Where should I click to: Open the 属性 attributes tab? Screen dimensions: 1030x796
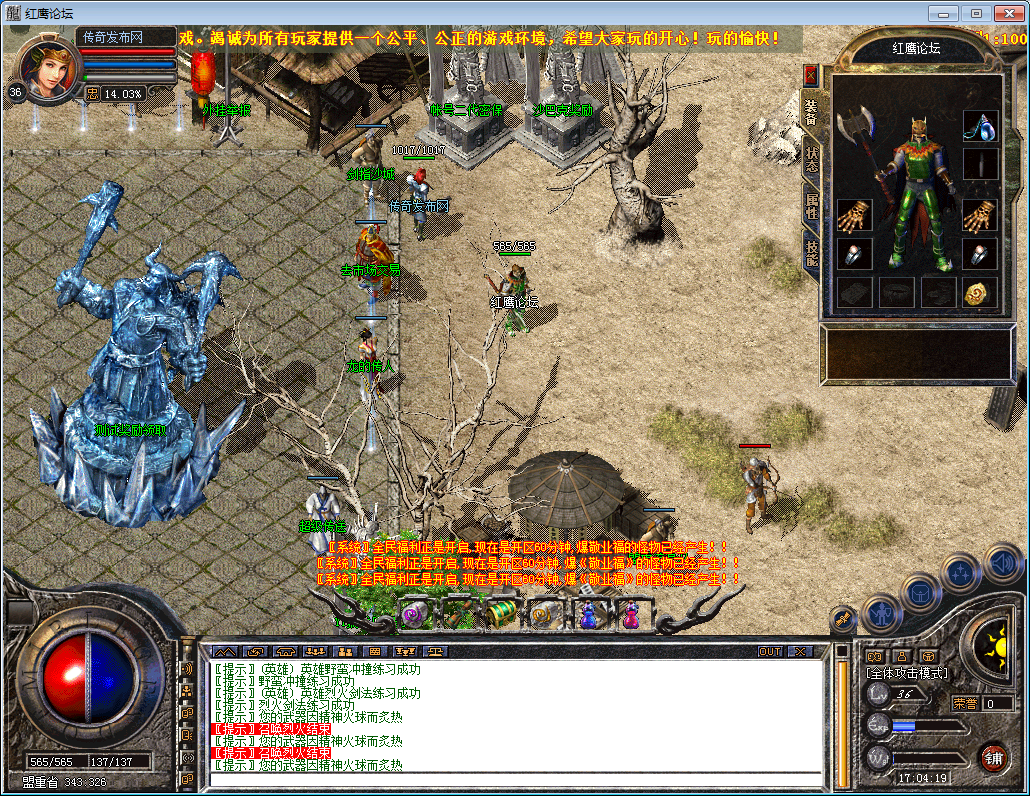point(811,206)
